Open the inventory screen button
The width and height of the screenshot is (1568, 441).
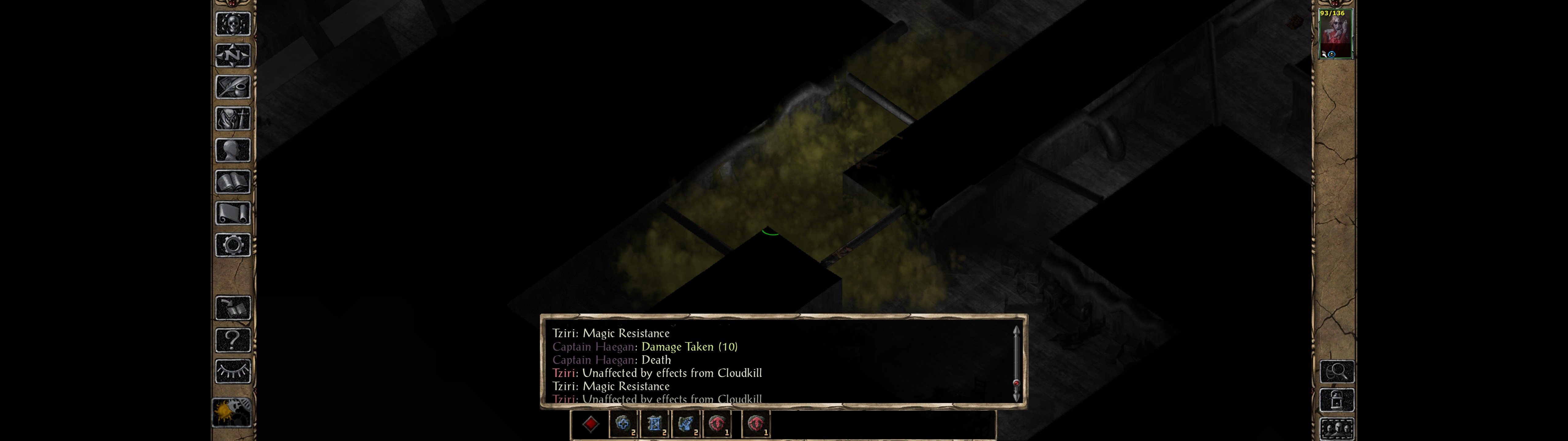[232, 119]
